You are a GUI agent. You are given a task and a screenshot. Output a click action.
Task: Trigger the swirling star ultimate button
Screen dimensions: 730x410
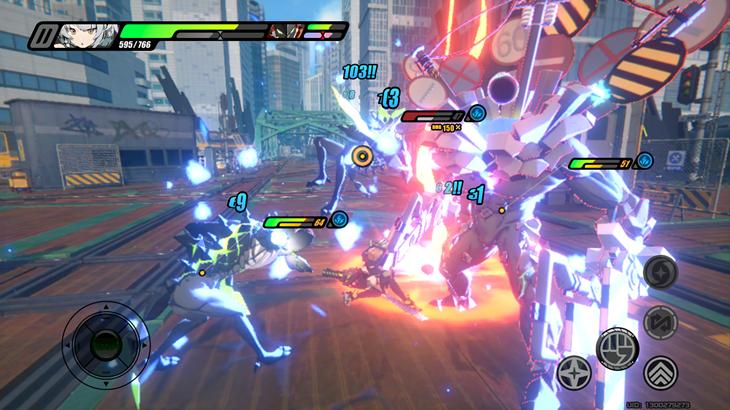click(660, 271)
